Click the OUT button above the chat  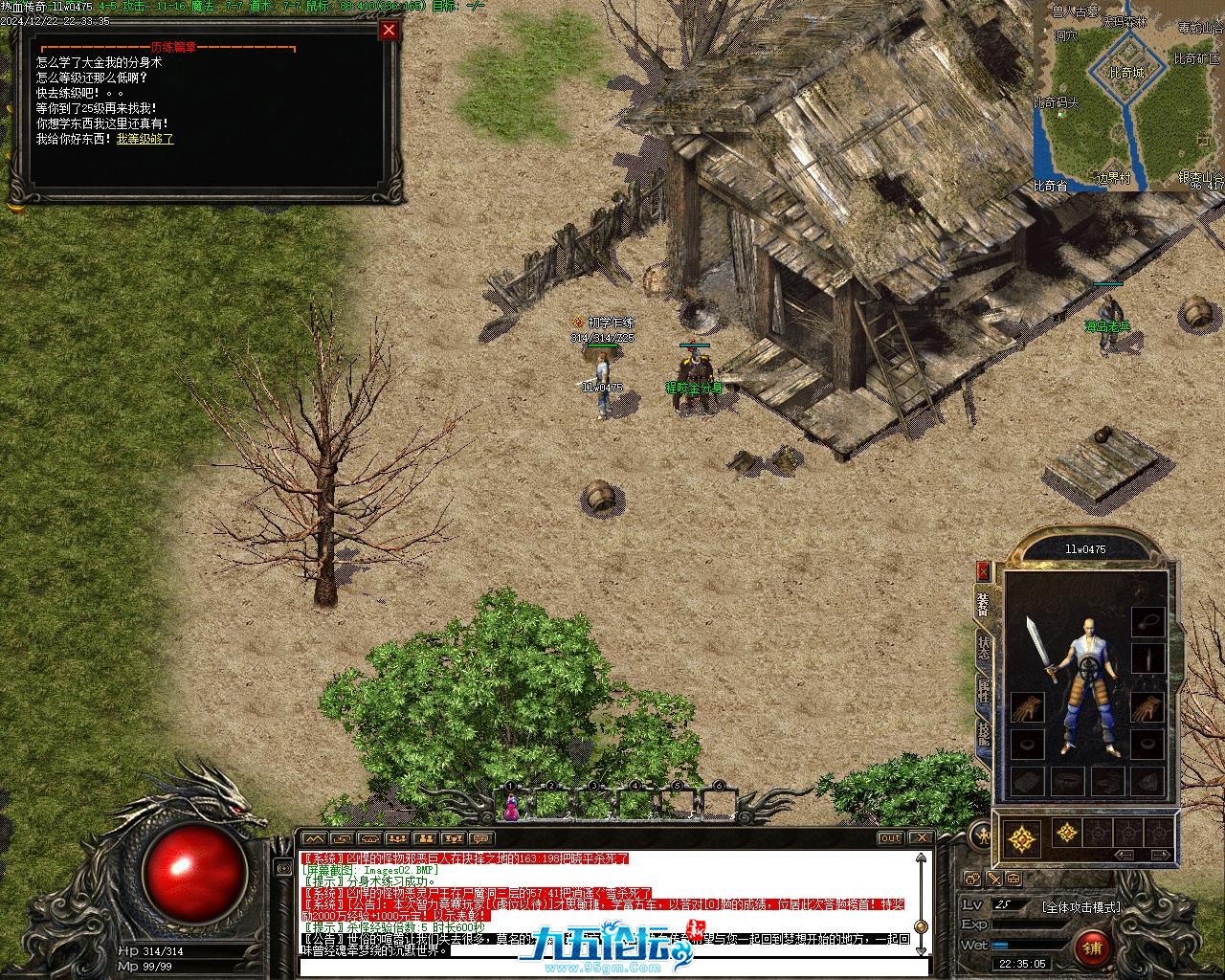point(891,838)
